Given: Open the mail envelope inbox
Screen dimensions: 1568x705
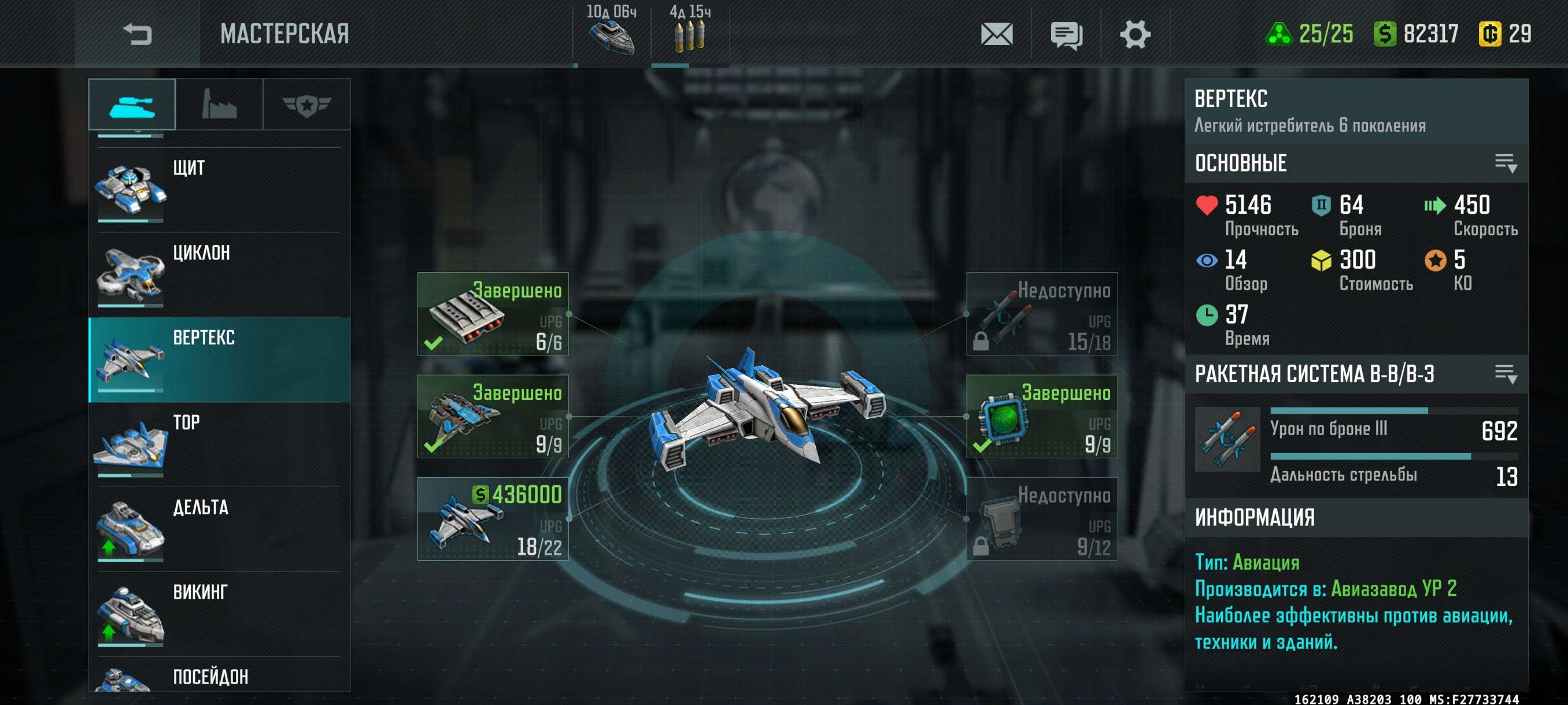Looking at the screenshot, I should pos(996,34).
